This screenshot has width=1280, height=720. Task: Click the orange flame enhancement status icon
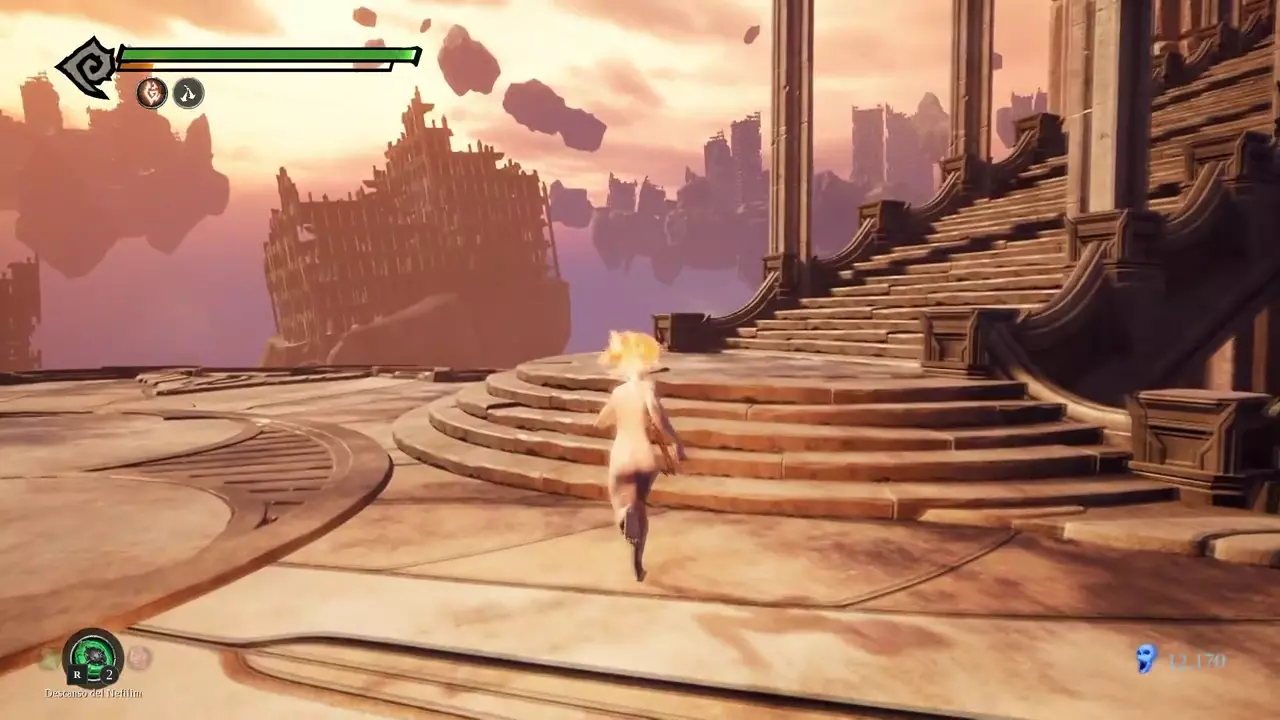tap(152, 93)
